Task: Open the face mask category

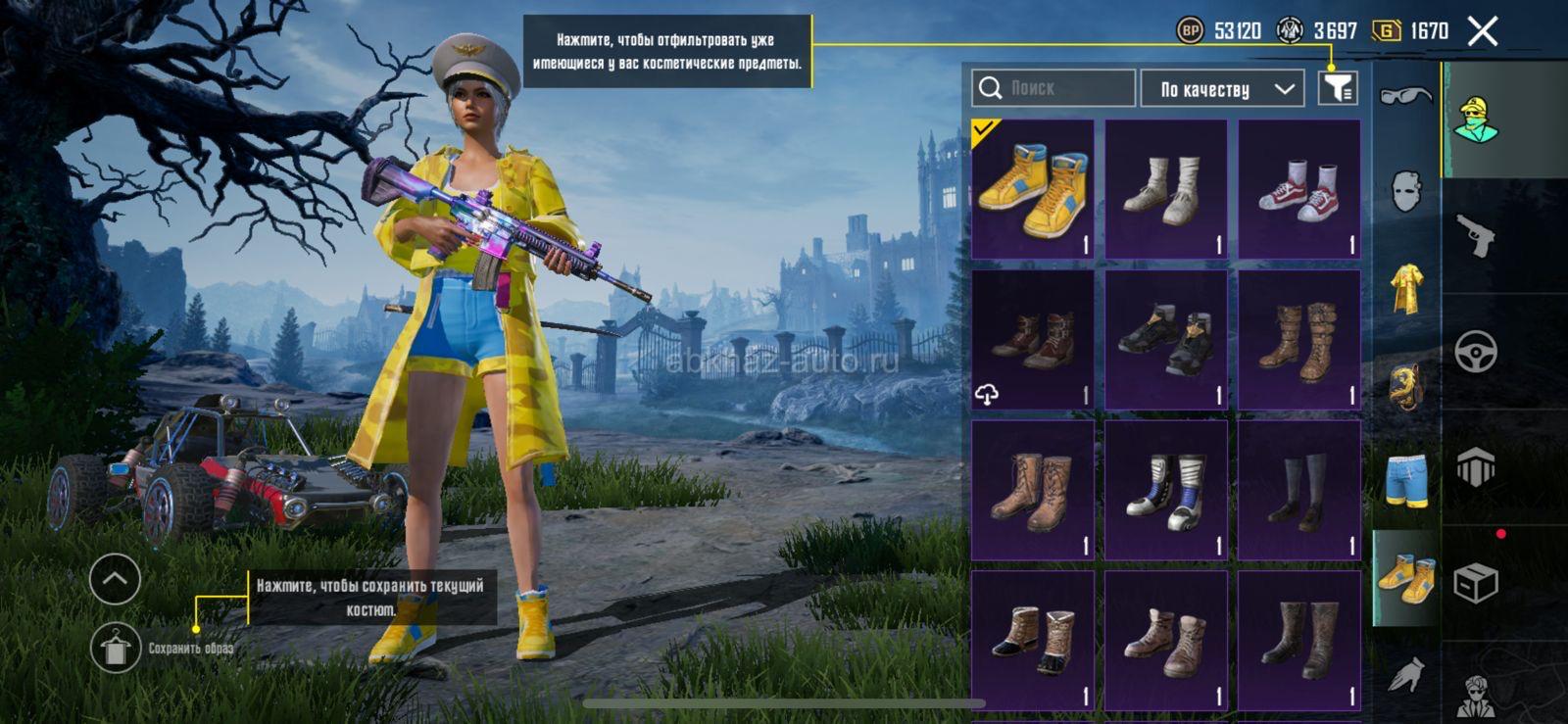Action: click(1405, 190)
